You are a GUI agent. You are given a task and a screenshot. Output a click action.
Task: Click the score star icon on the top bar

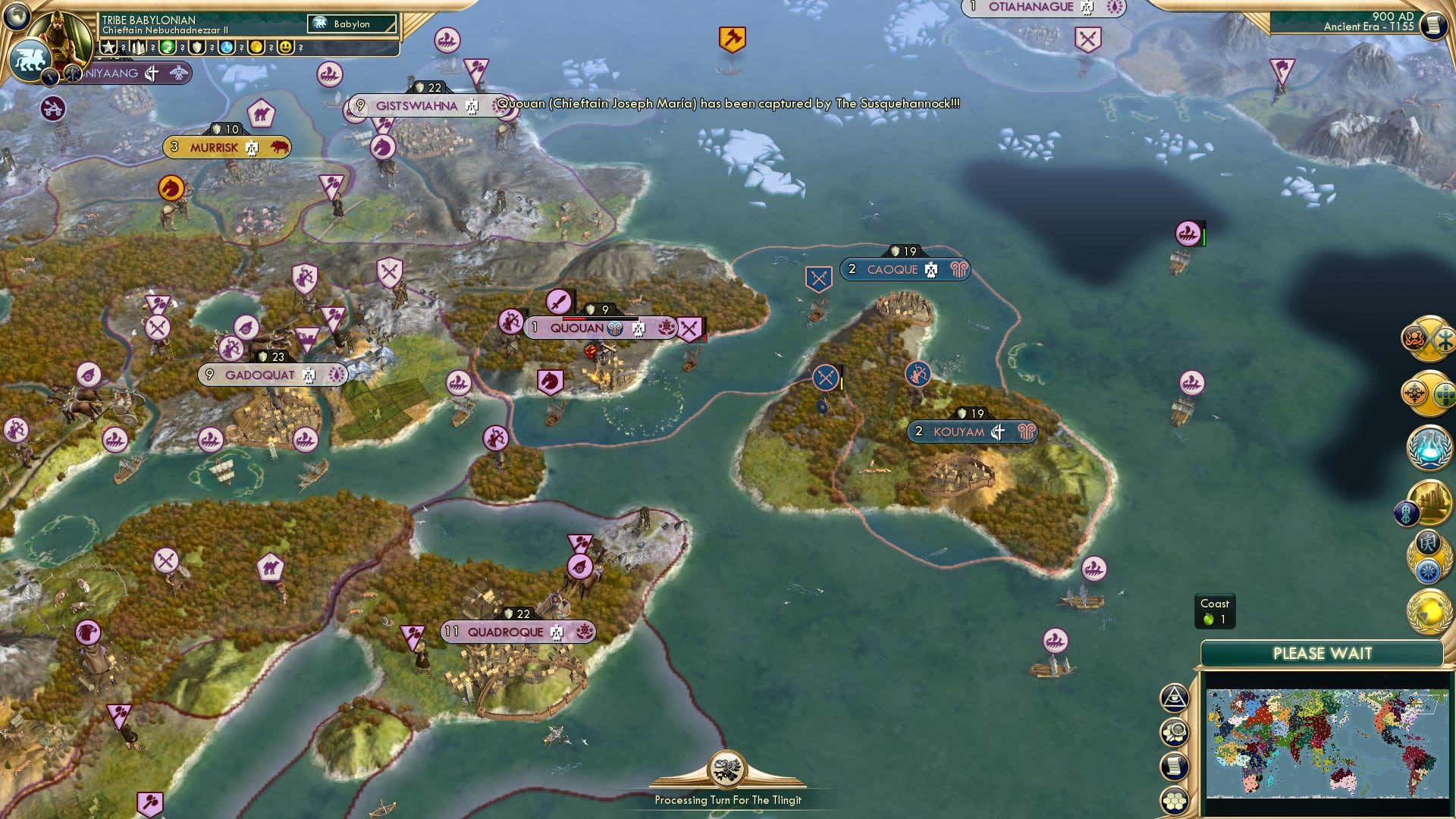click(x=109, y=48)
